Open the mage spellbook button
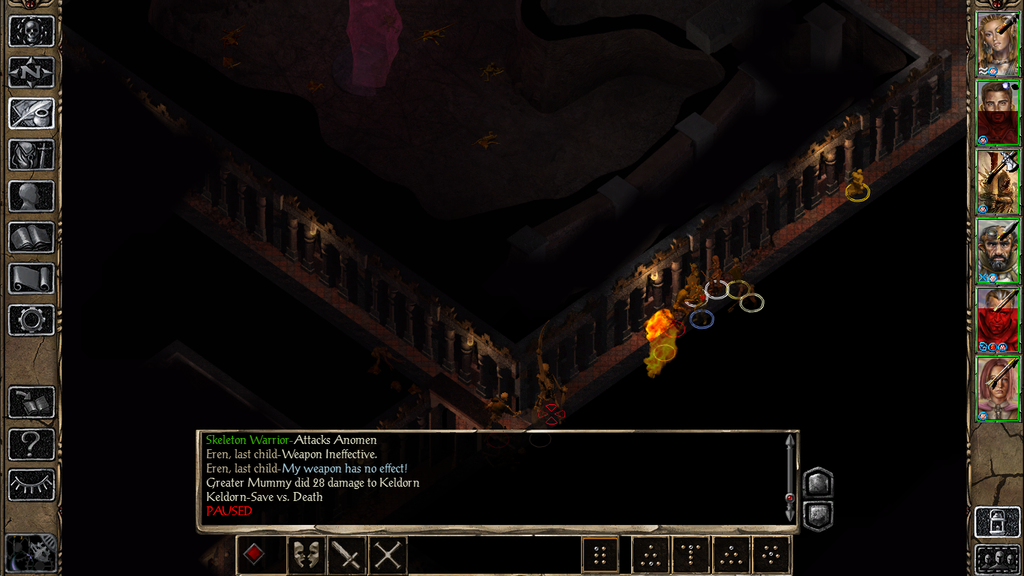The width and height of the screenshot is (1024, 576). pos(31,237)
